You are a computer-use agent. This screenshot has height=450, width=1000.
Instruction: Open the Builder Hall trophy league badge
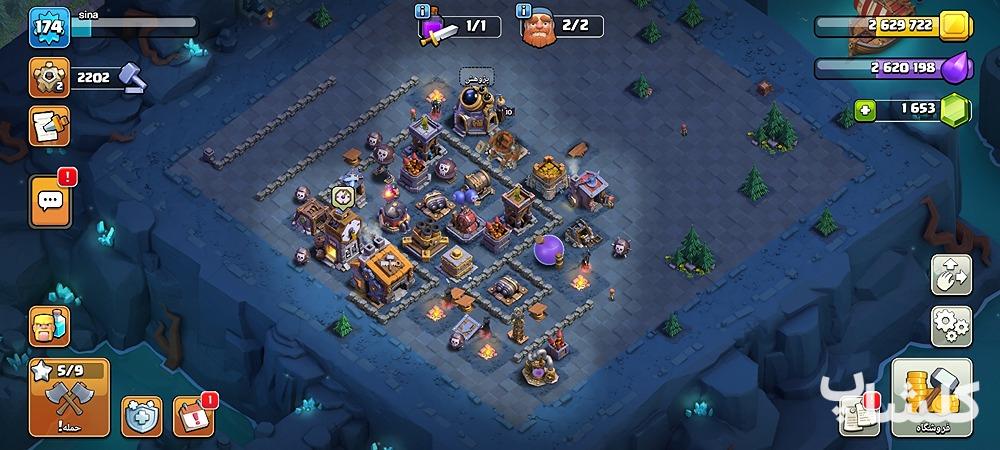(48, 77)
